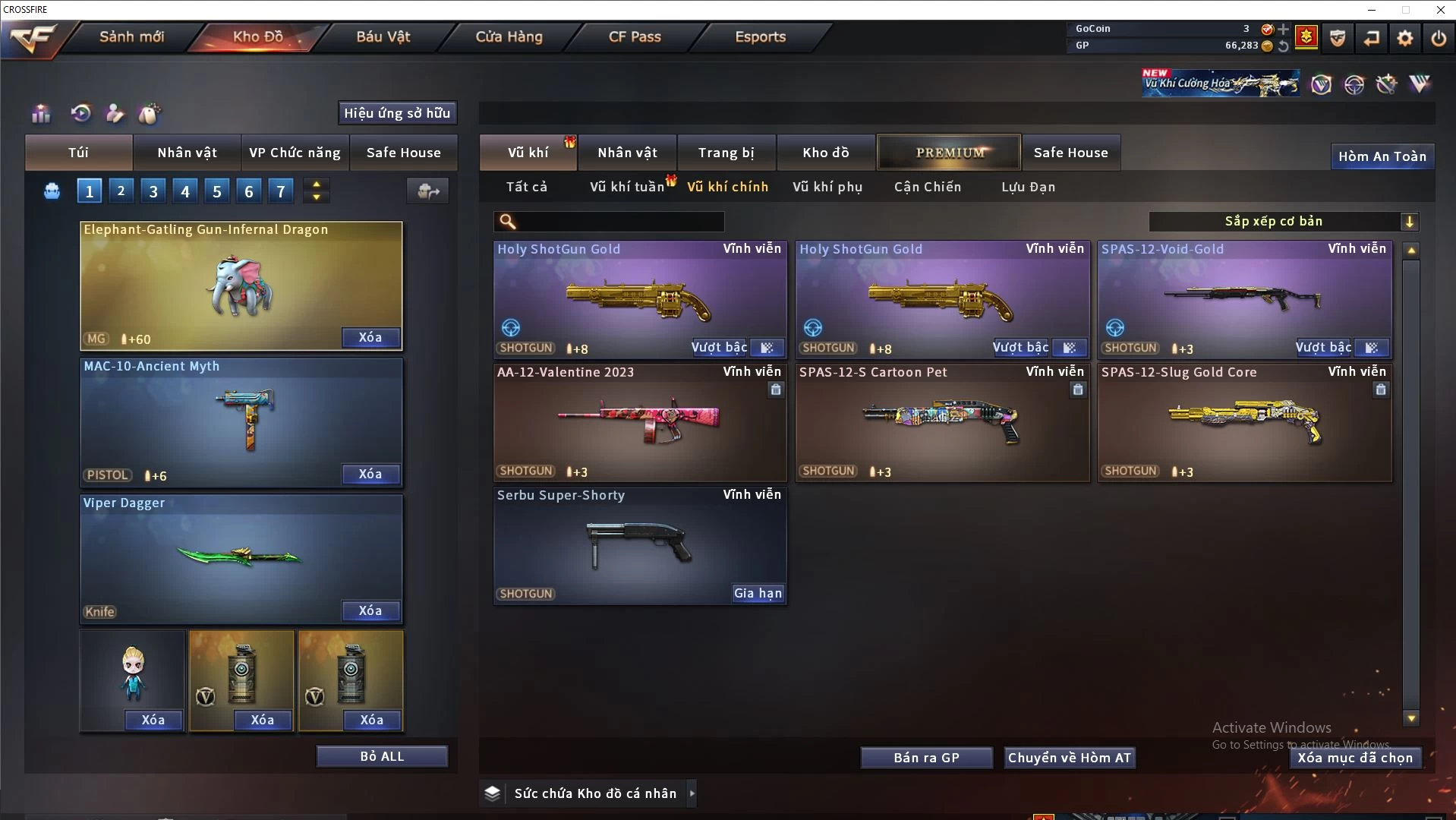Click Vượt bậc on SPAS-12-Void-Gold
The width and height of the screenshot is (1456, 820).
1322,347
